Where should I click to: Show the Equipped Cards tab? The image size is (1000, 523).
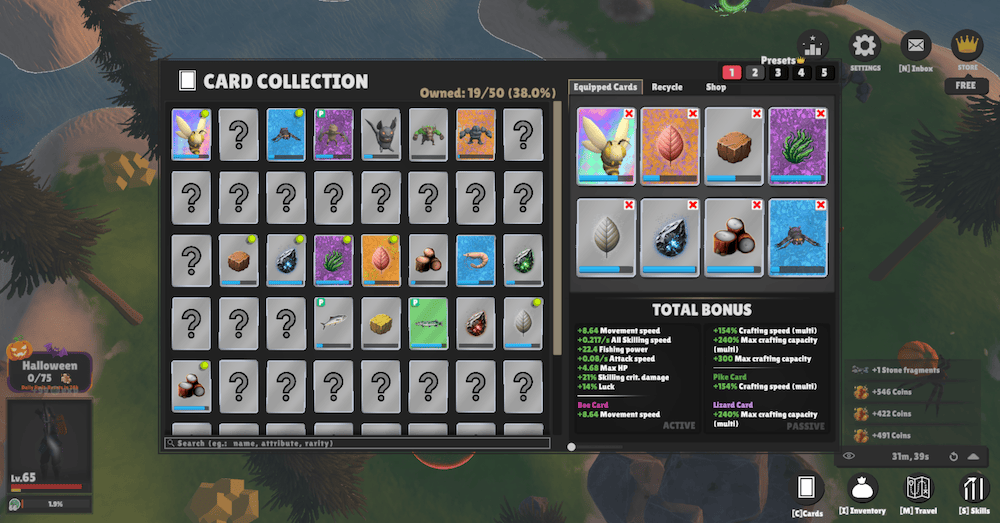click(605, 87)
